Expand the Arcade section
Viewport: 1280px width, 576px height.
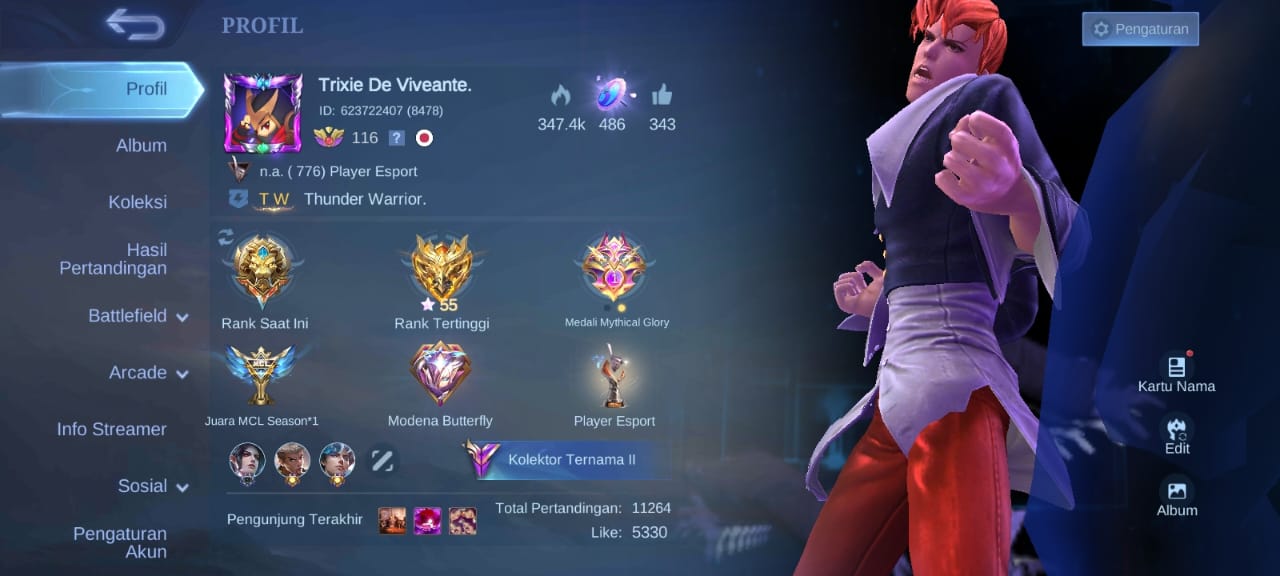click(148, 373)
